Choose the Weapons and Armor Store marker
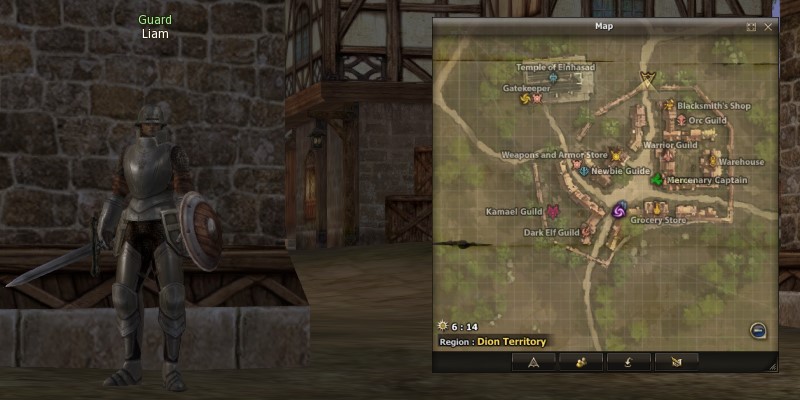The image size is (800, 400). (x=616, y=155)
